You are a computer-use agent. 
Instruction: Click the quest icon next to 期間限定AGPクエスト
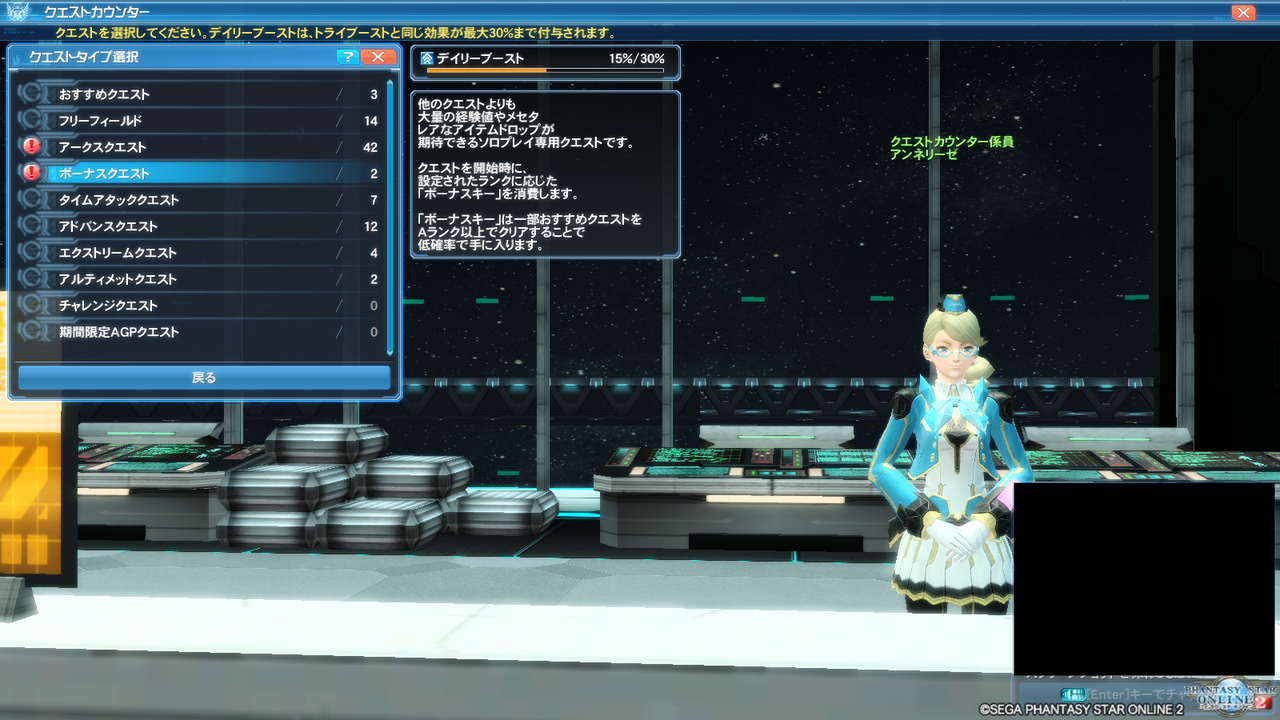point(33,332)
